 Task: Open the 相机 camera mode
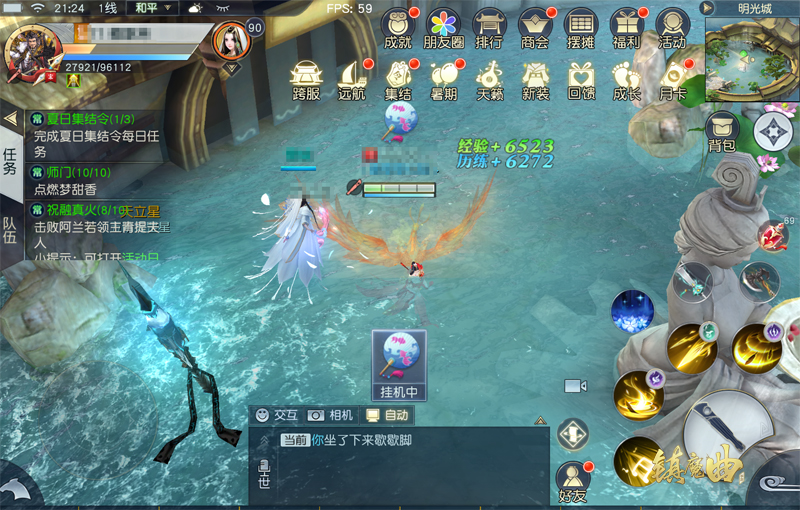point(331,415)
